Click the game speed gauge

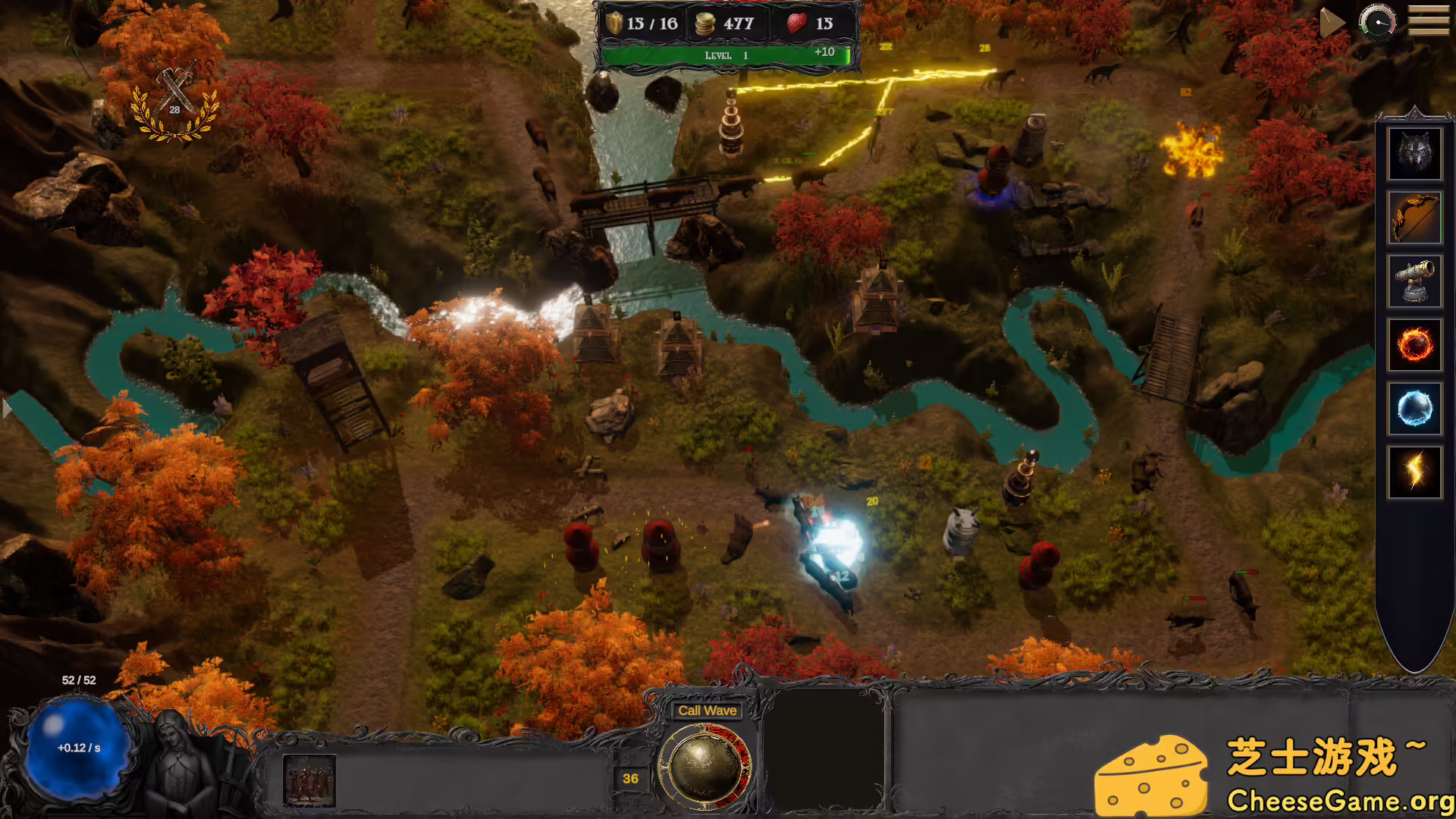1377,22
